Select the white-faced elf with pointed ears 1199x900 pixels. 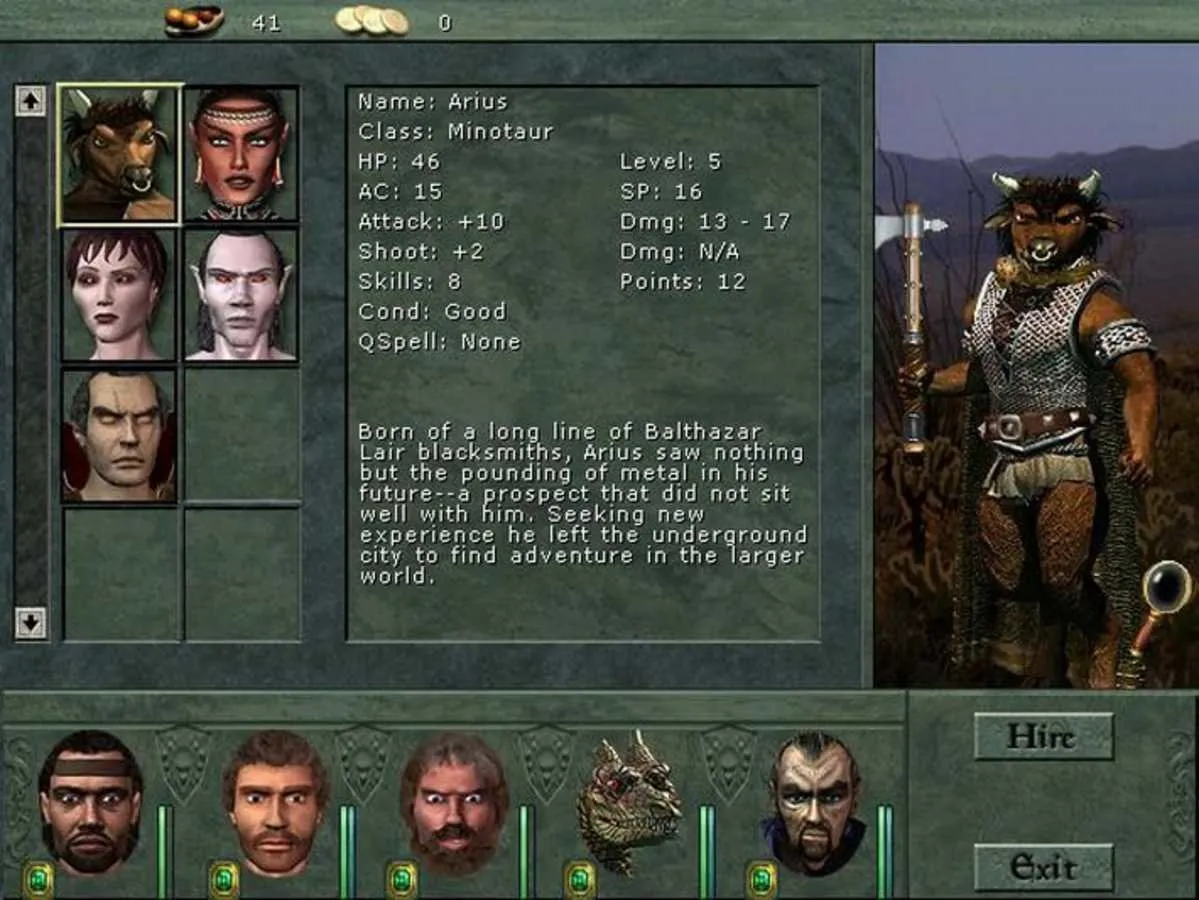[241, 295]
